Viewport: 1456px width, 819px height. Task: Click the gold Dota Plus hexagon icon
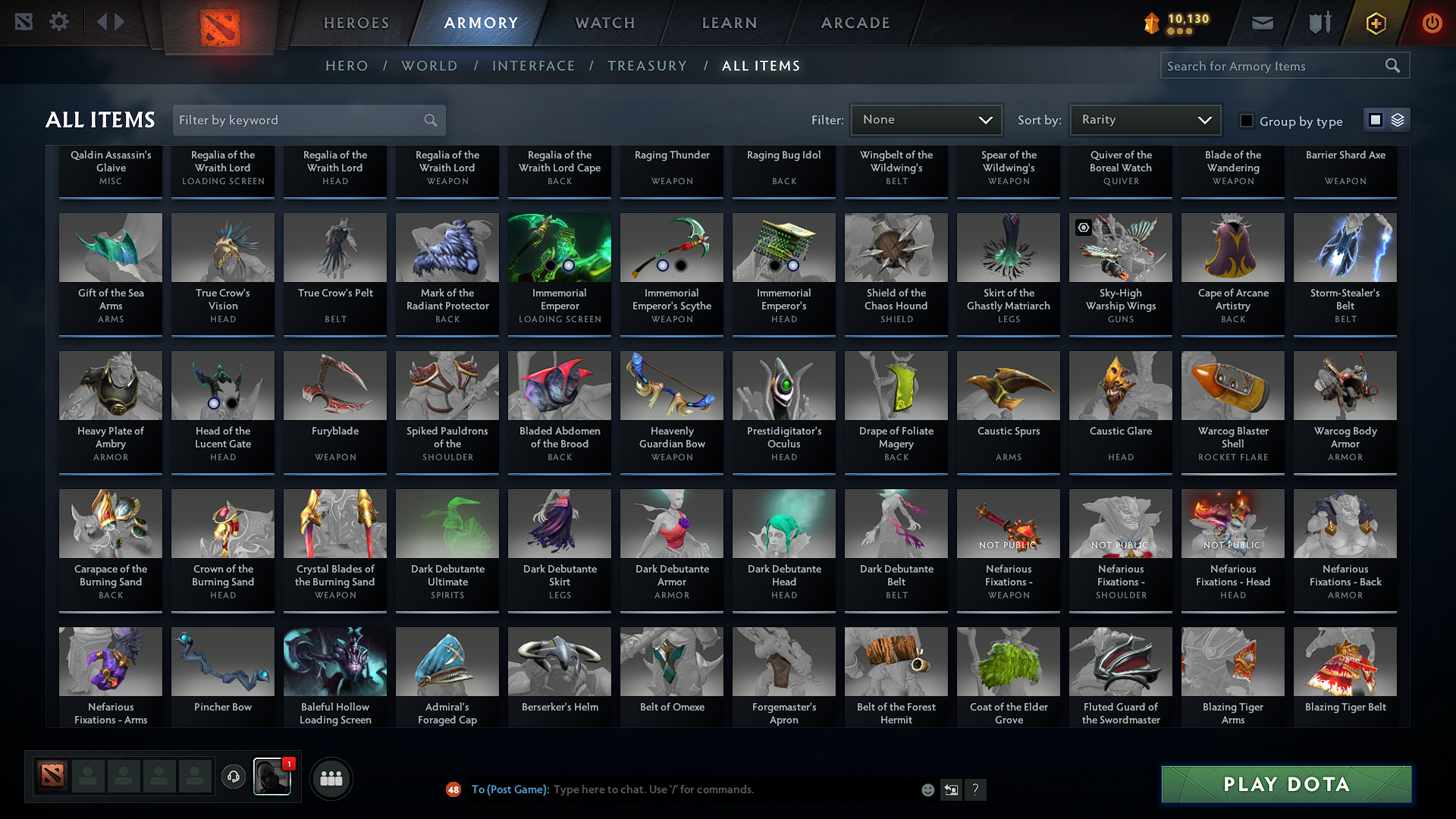tap(1375, 23)
